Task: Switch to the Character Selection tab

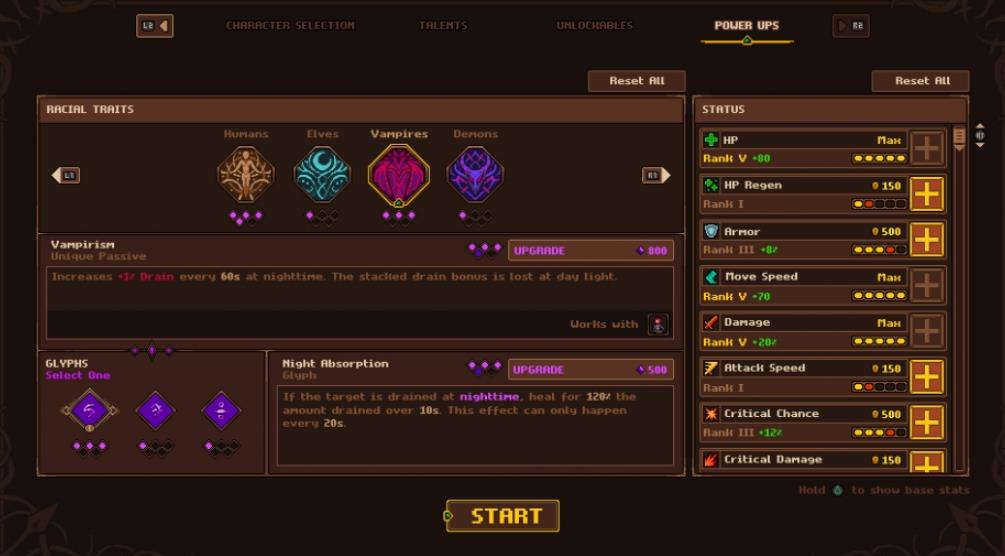Action: (x=290, y=25)
